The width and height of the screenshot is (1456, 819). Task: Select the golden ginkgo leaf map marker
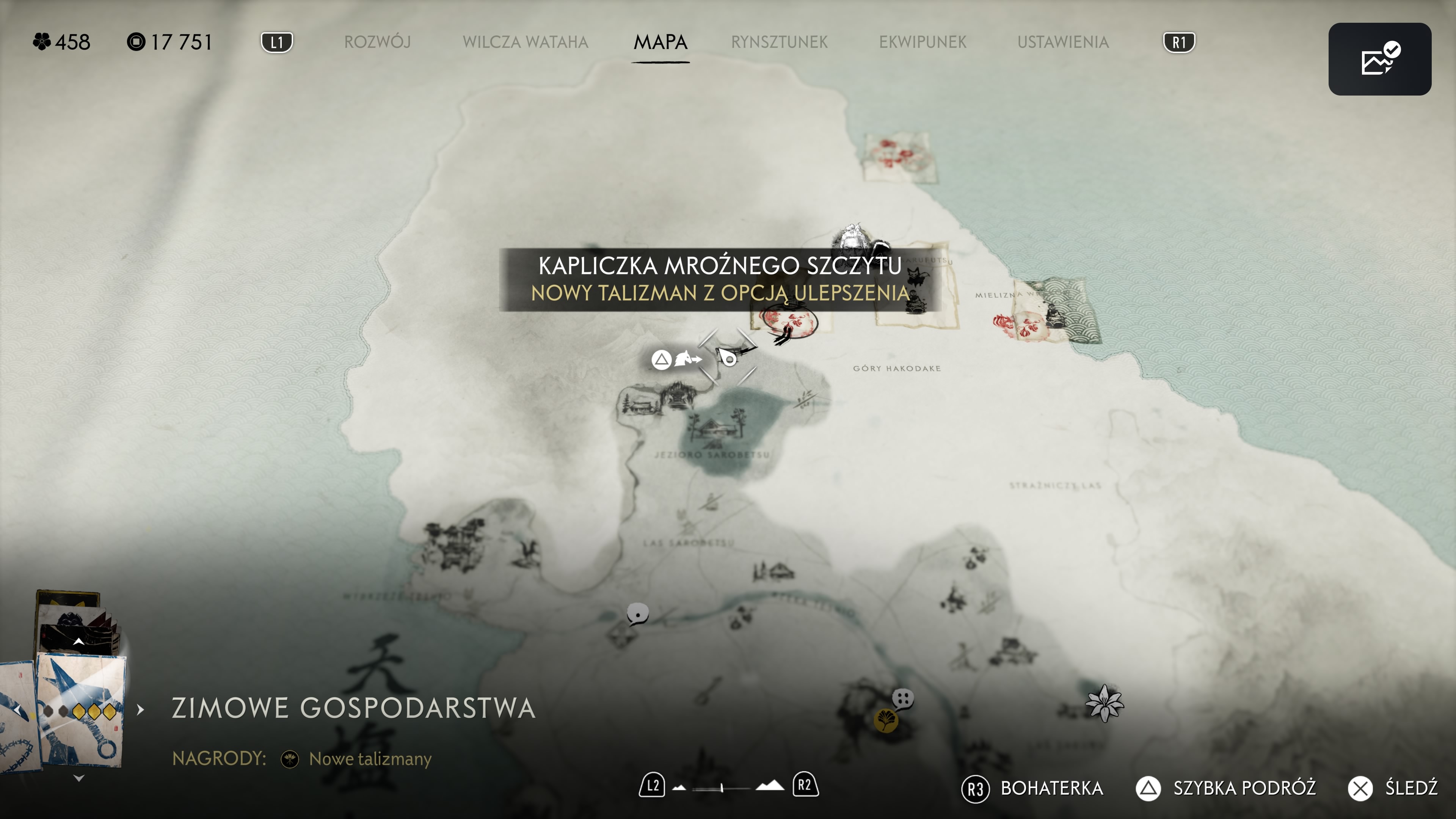tap(885, 721)
